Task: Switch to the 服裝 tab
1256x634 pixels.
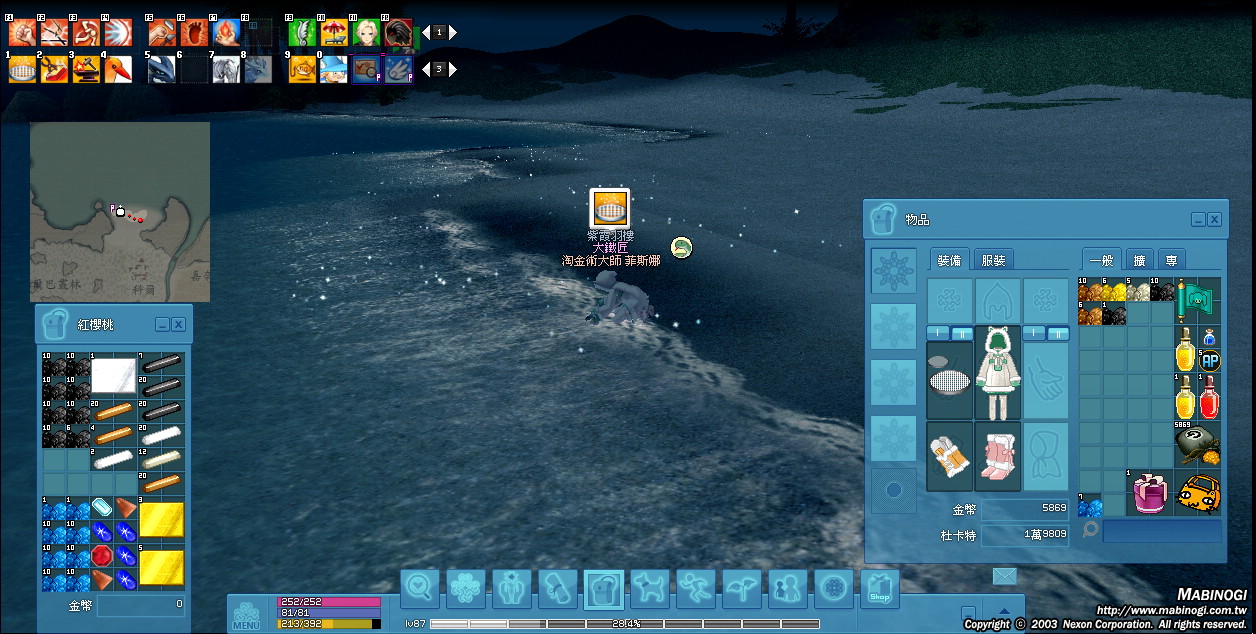Action: pos(993,260)
